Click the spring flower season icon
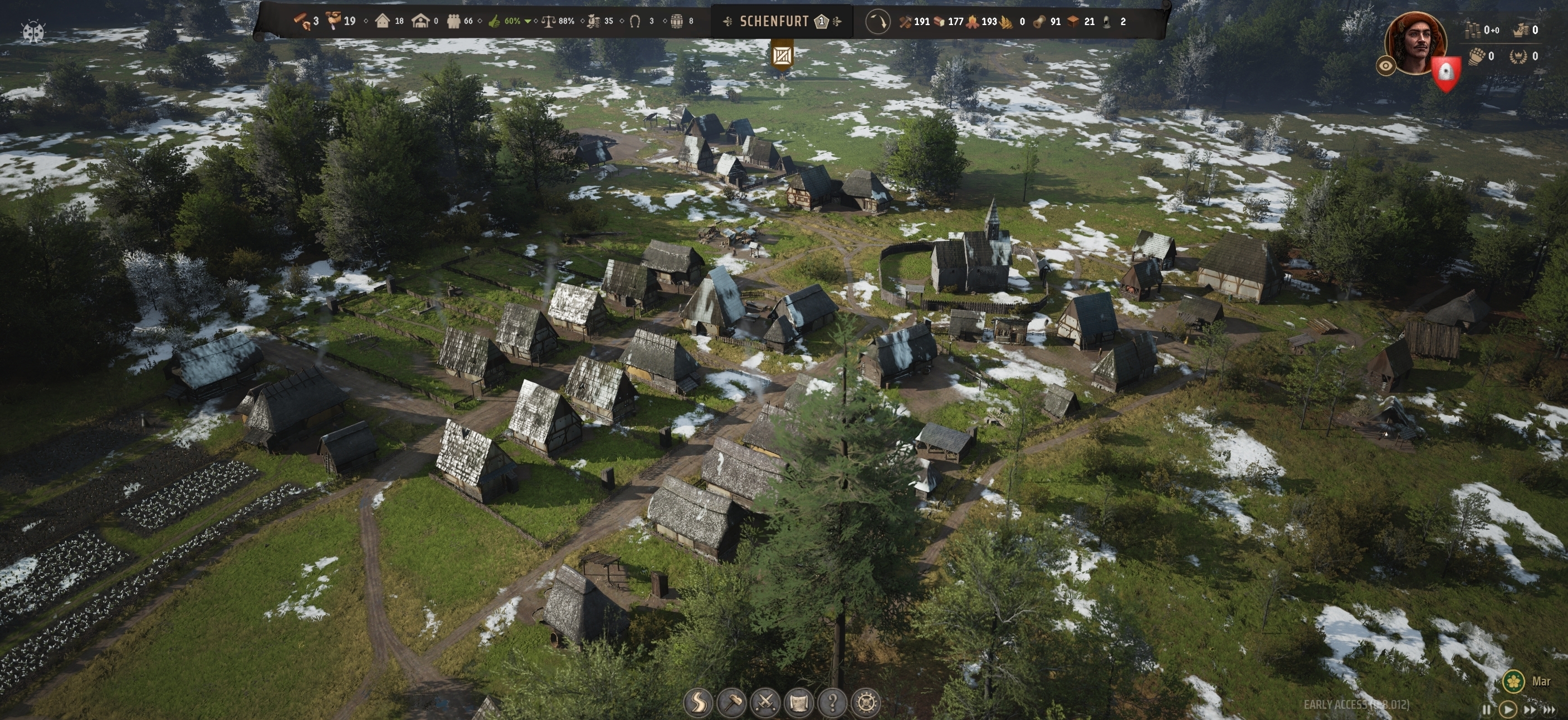Viewport: 1568px width, 720px height. [x=1514, y=681]
